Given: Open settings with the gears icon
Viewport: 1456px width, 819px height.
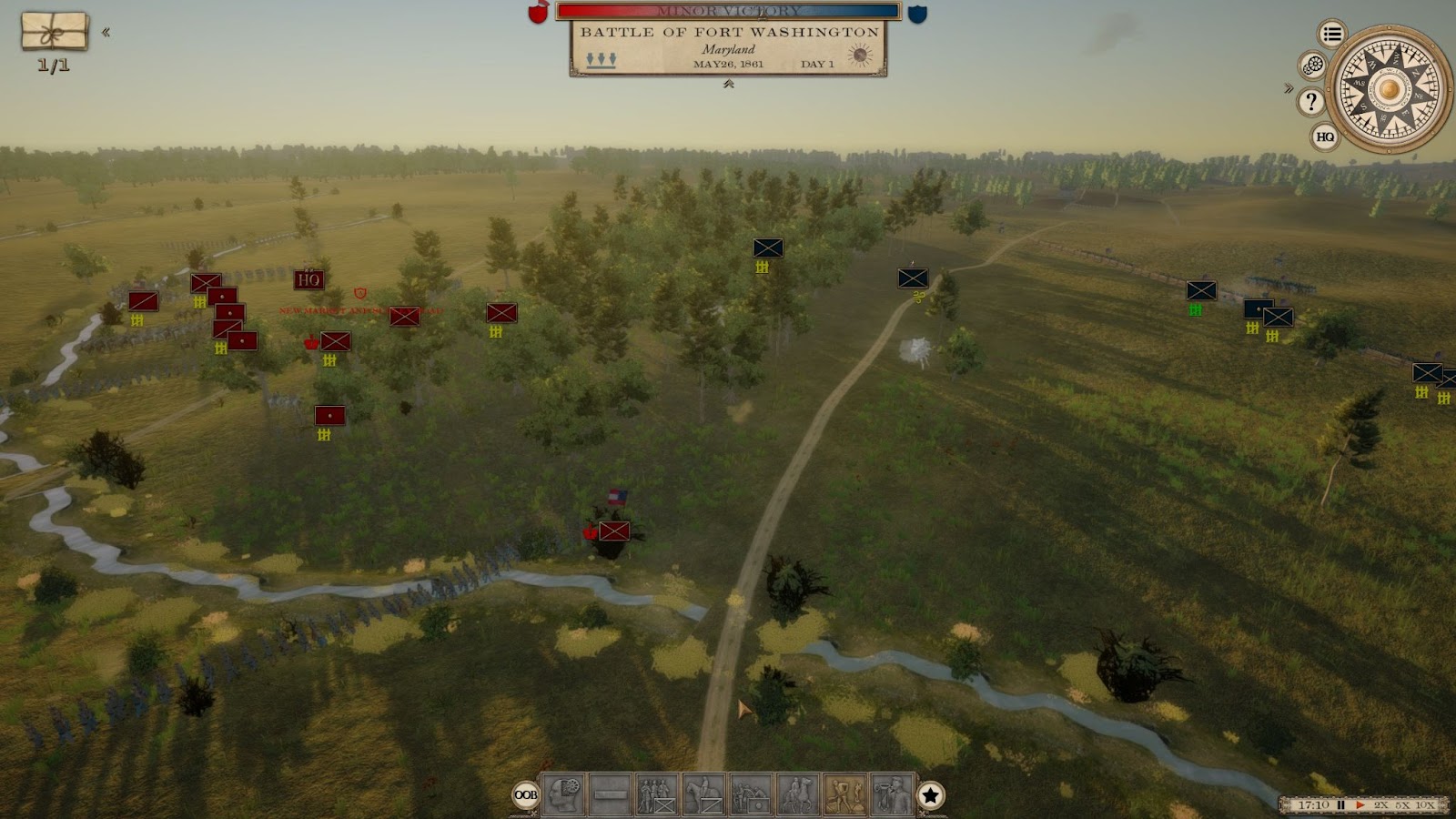Looking at the screenshot, I should 1312,66.
